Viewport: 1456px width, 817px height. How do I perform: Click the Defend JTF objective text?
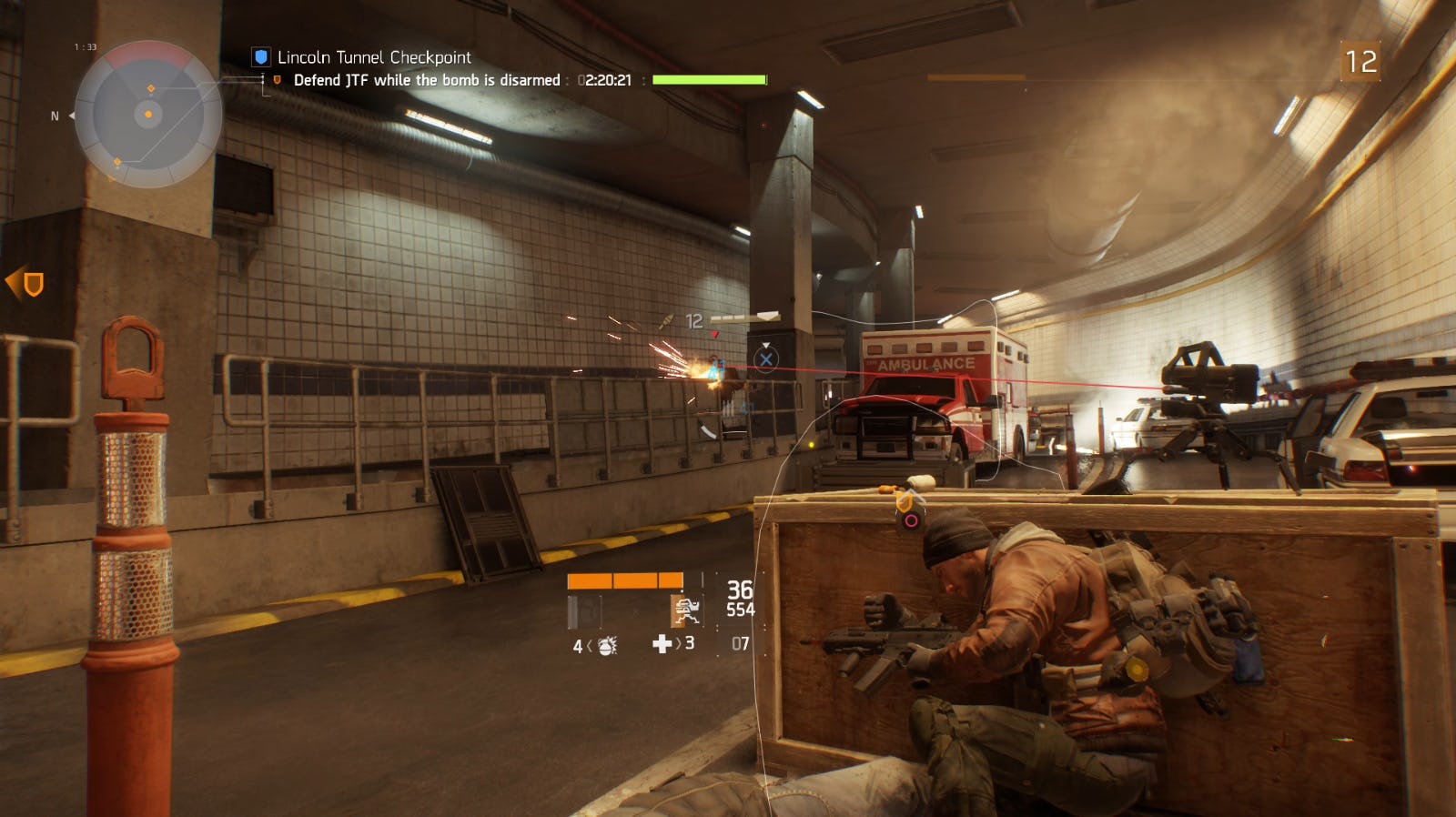tap(428, 80)
